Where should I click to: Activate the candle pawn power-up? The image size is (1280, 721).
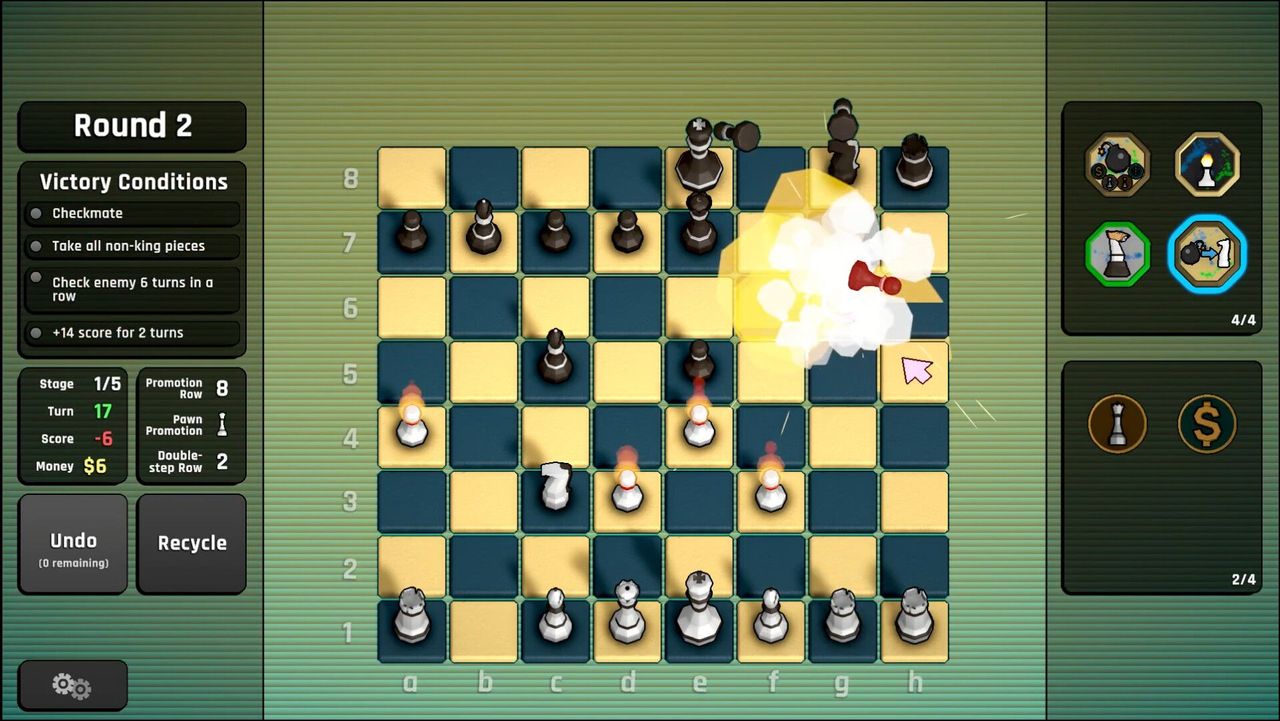[1205, 165]
